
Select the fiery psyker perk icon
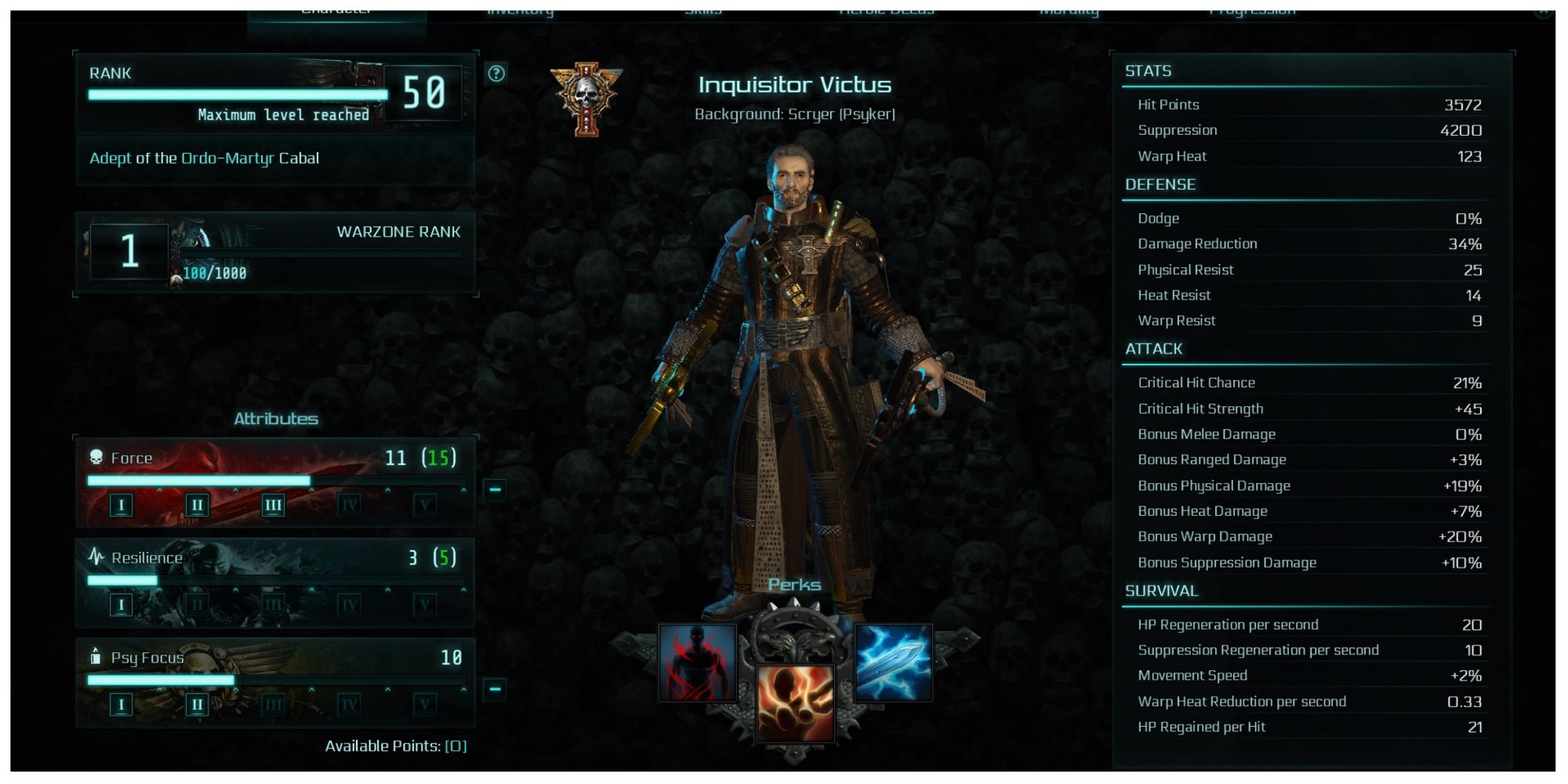coord(794,704)
